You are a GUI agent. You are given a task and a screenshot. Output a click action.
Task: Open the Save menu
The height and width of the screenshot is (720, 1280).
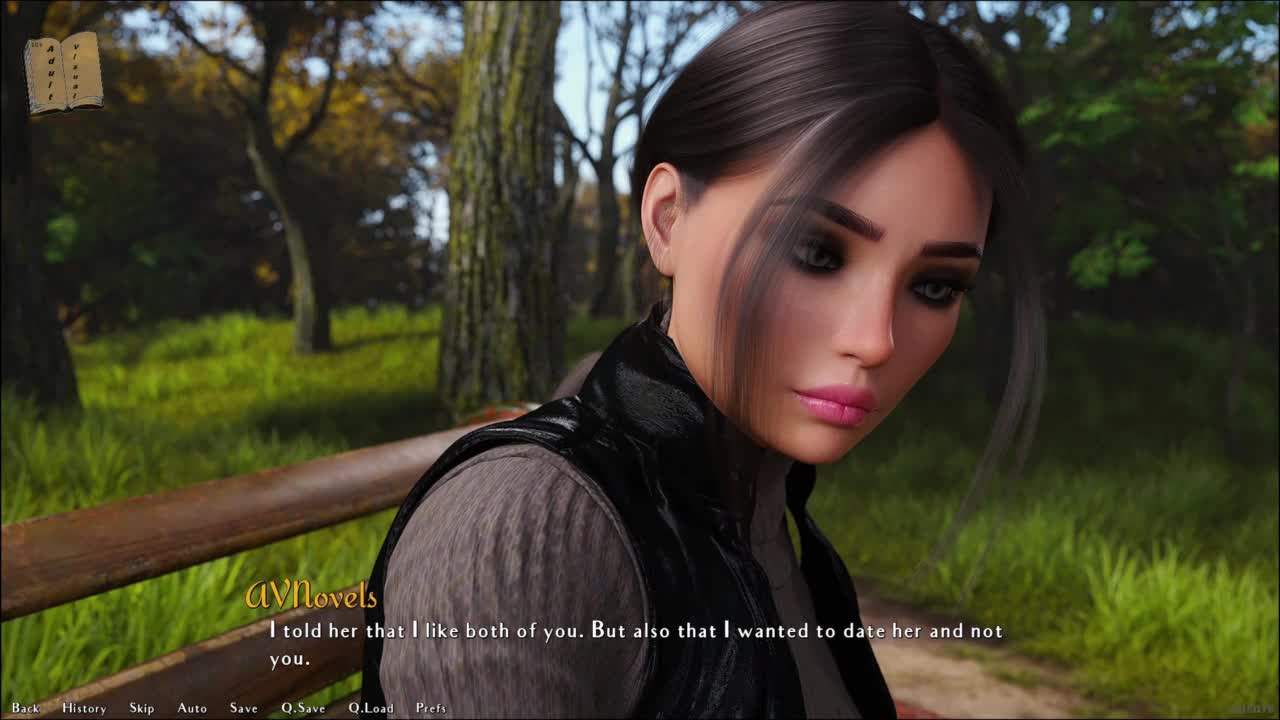coord(244,708)
